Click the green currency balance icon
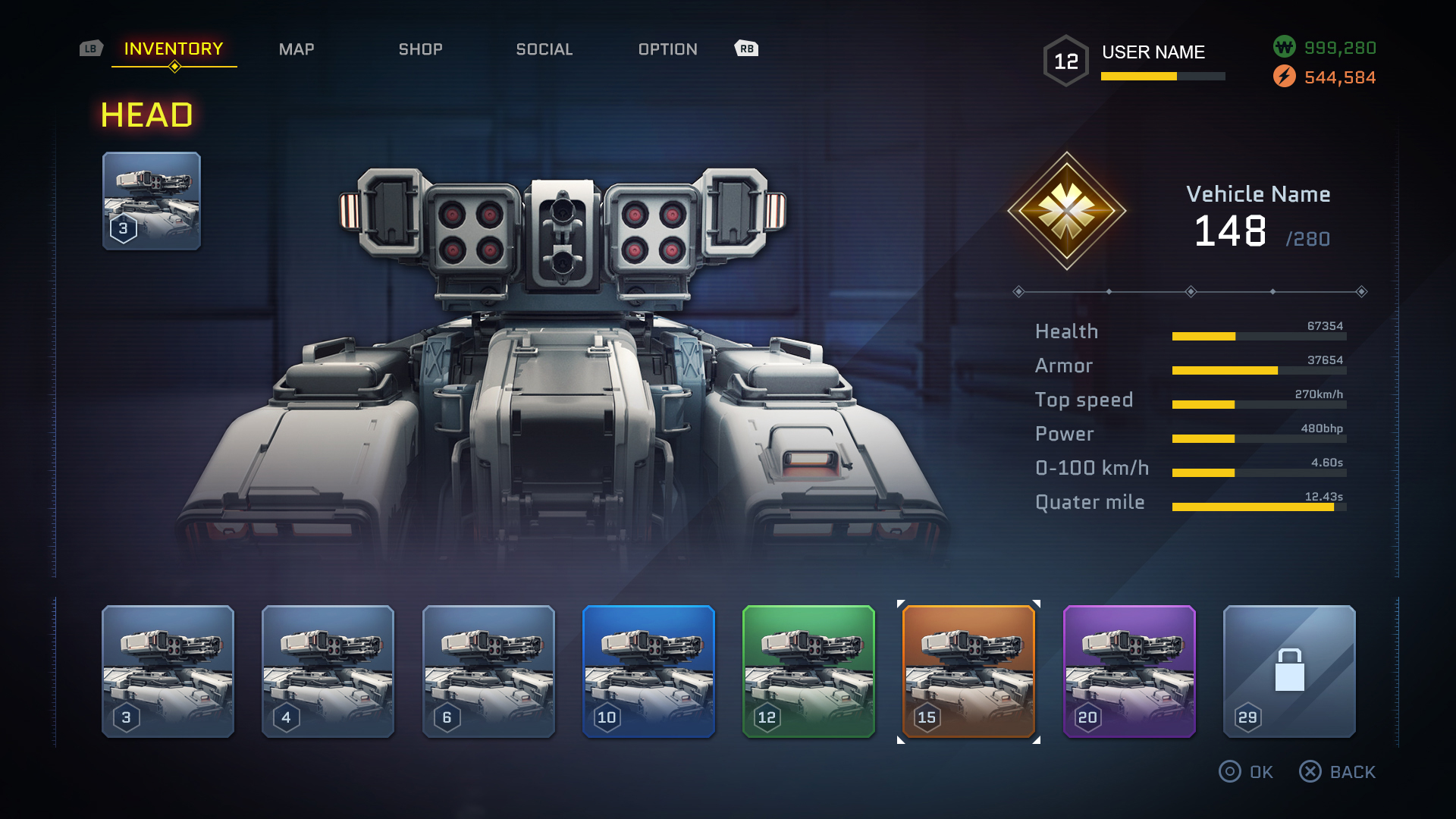1456x819 pixels. coord(1284,47)
